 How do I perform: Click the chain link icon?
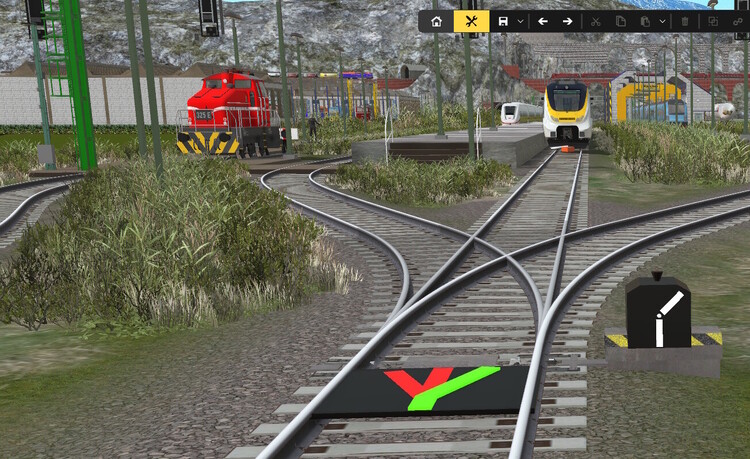[x=739, y=21]
